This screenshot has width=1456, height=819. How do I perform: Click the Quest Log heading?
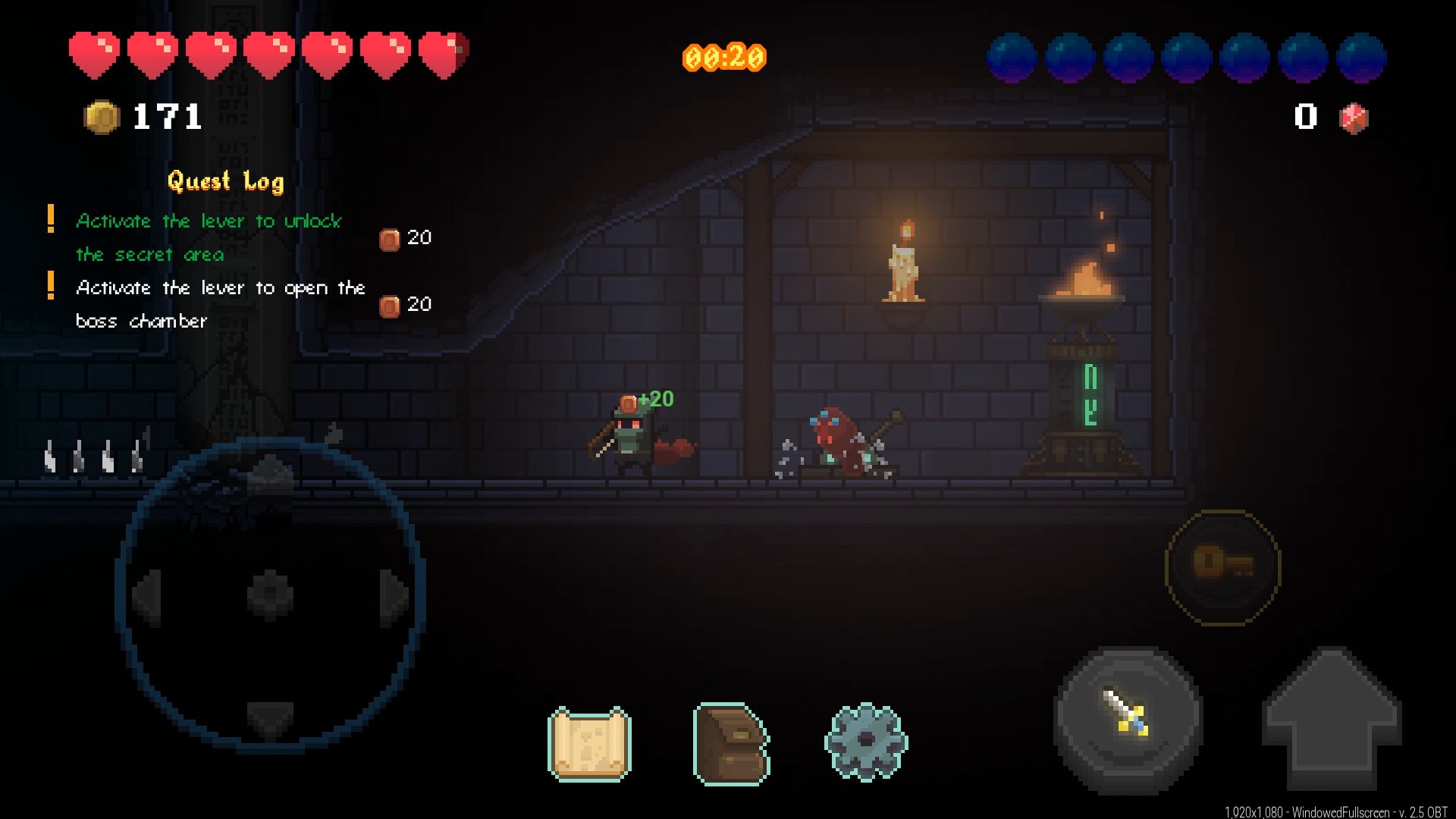[226, 181]
